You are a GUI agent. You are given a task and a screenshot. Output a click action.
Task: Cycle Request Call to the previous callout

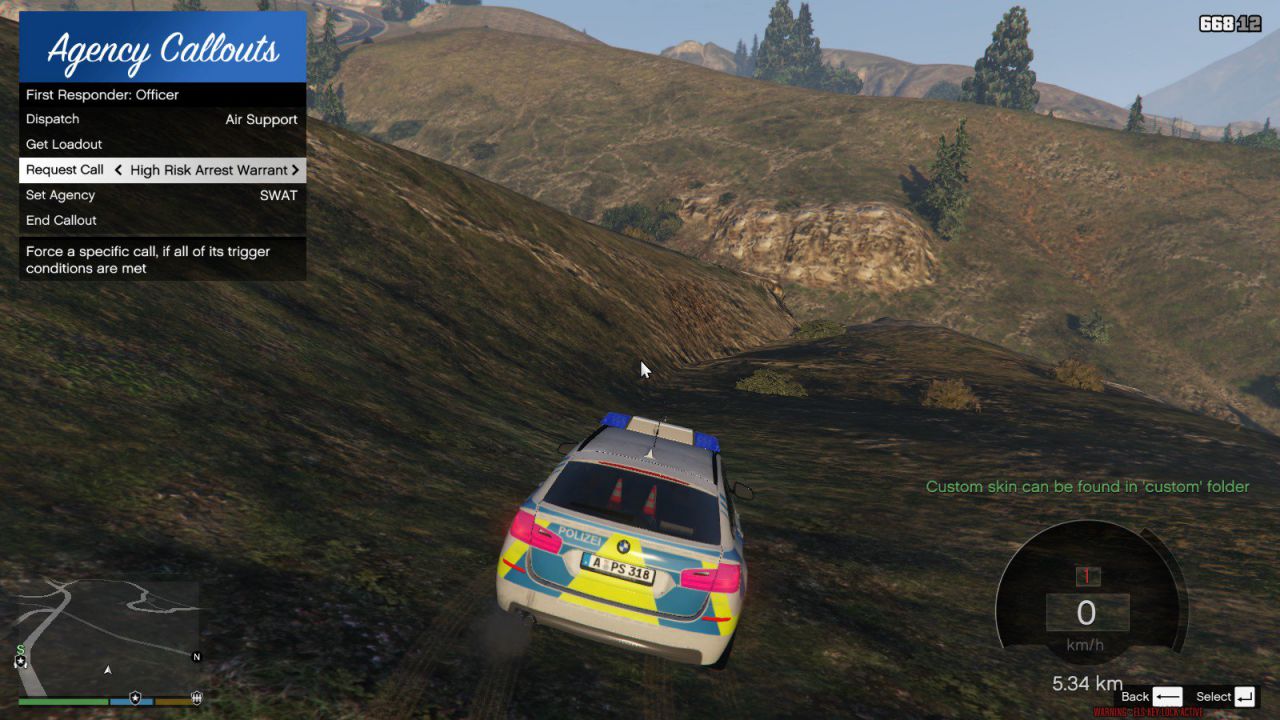118,170
